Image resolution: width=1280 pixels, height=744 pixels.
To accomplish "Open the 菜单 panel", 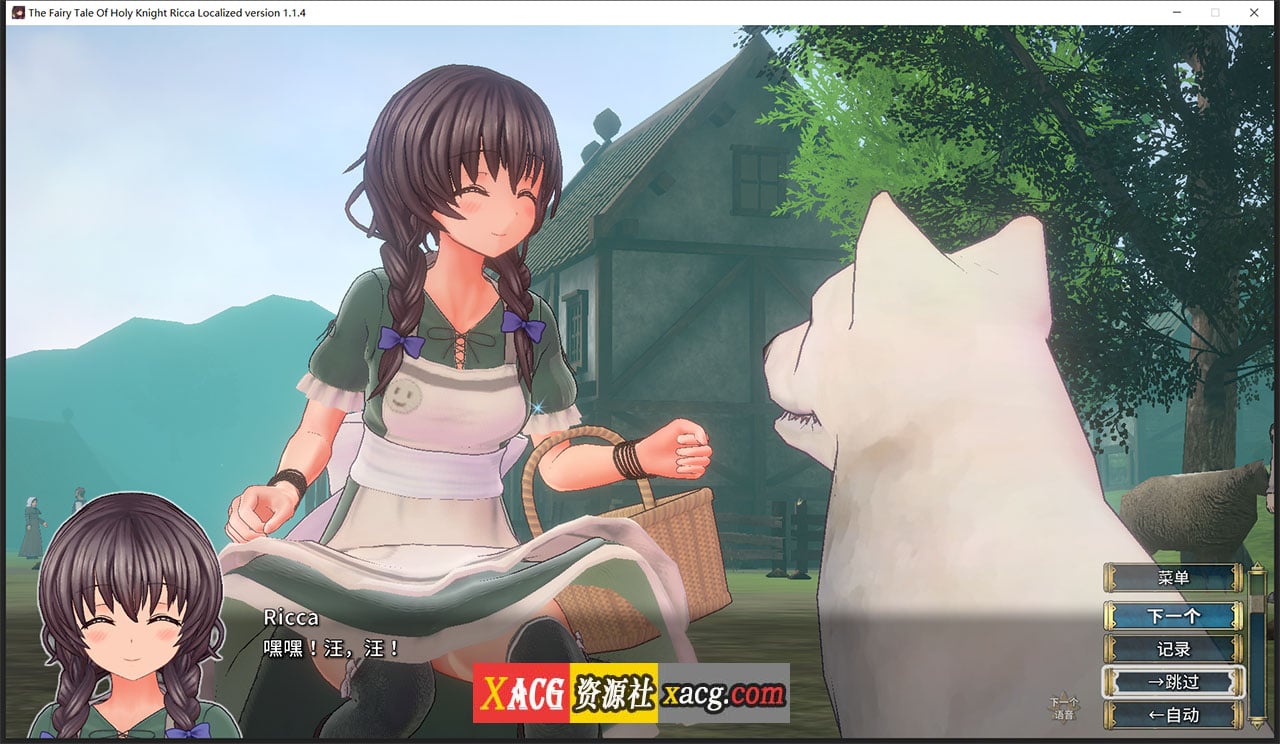I will [x=1176, y=577].
